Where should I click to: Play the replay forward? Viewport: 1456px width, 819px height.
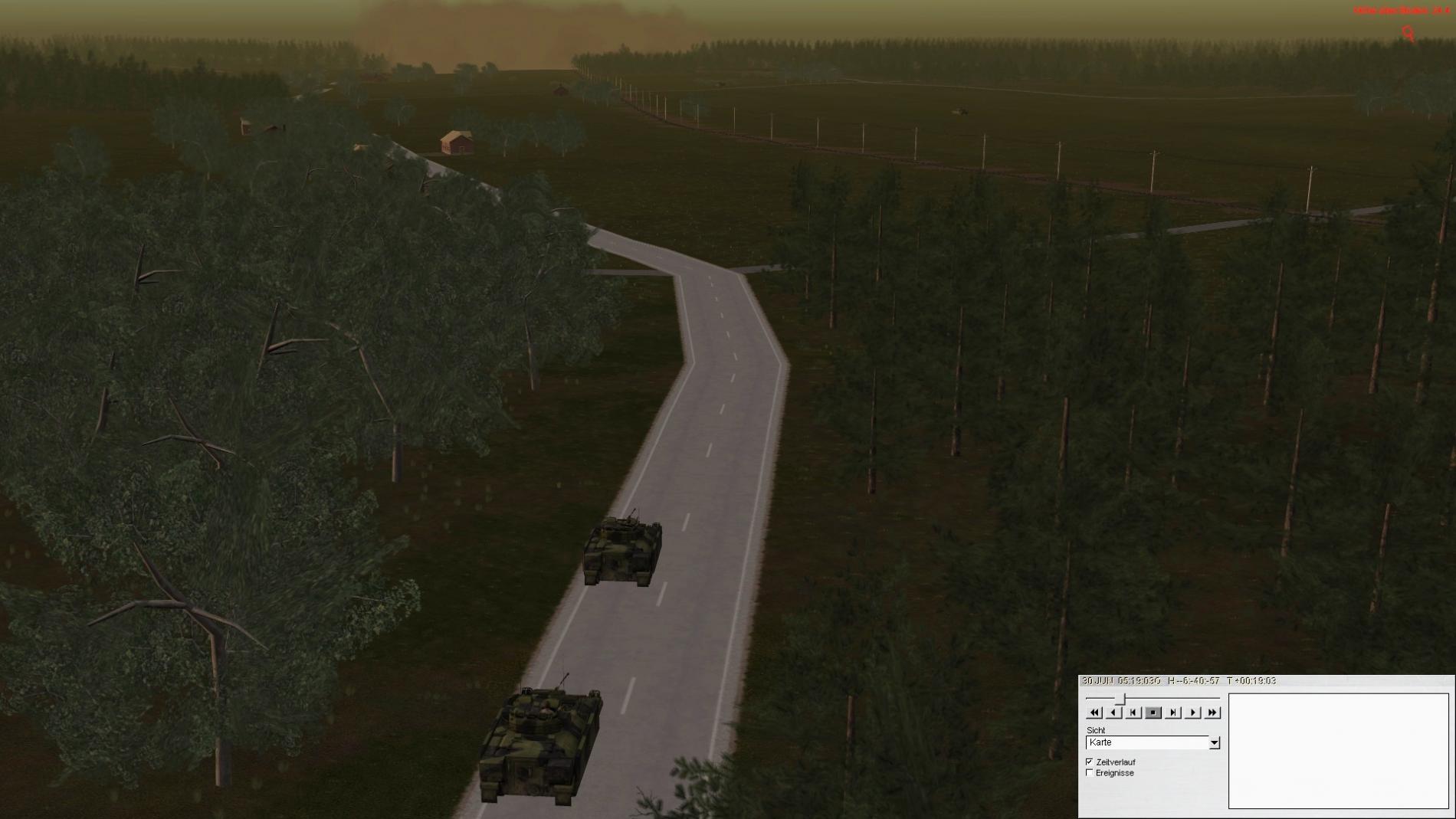point(1192,713)
